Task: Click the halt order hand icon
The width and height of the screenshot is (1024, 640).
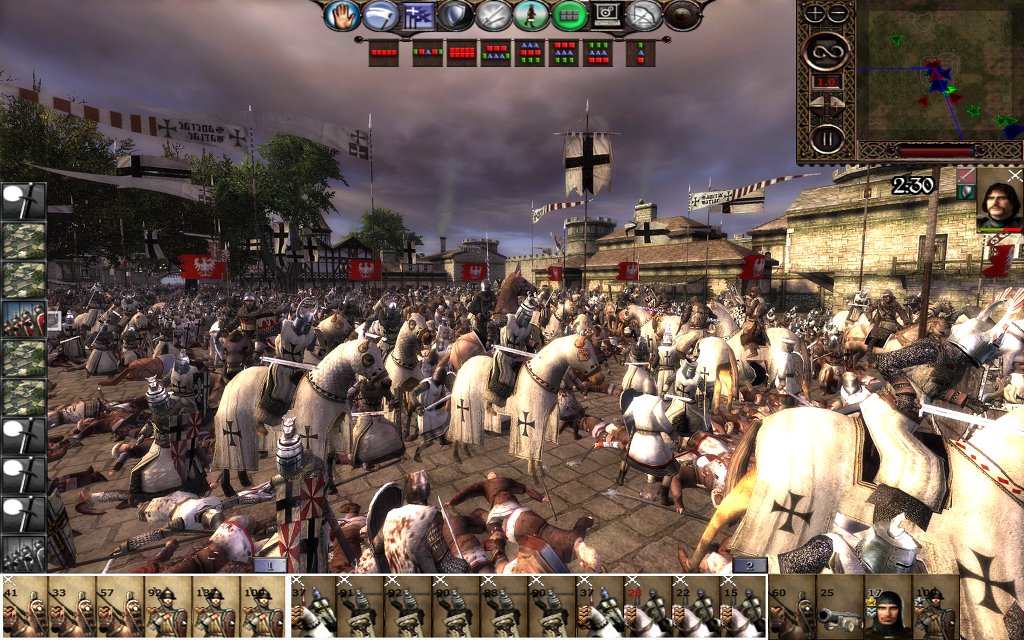Action: [x=343, y=15]
